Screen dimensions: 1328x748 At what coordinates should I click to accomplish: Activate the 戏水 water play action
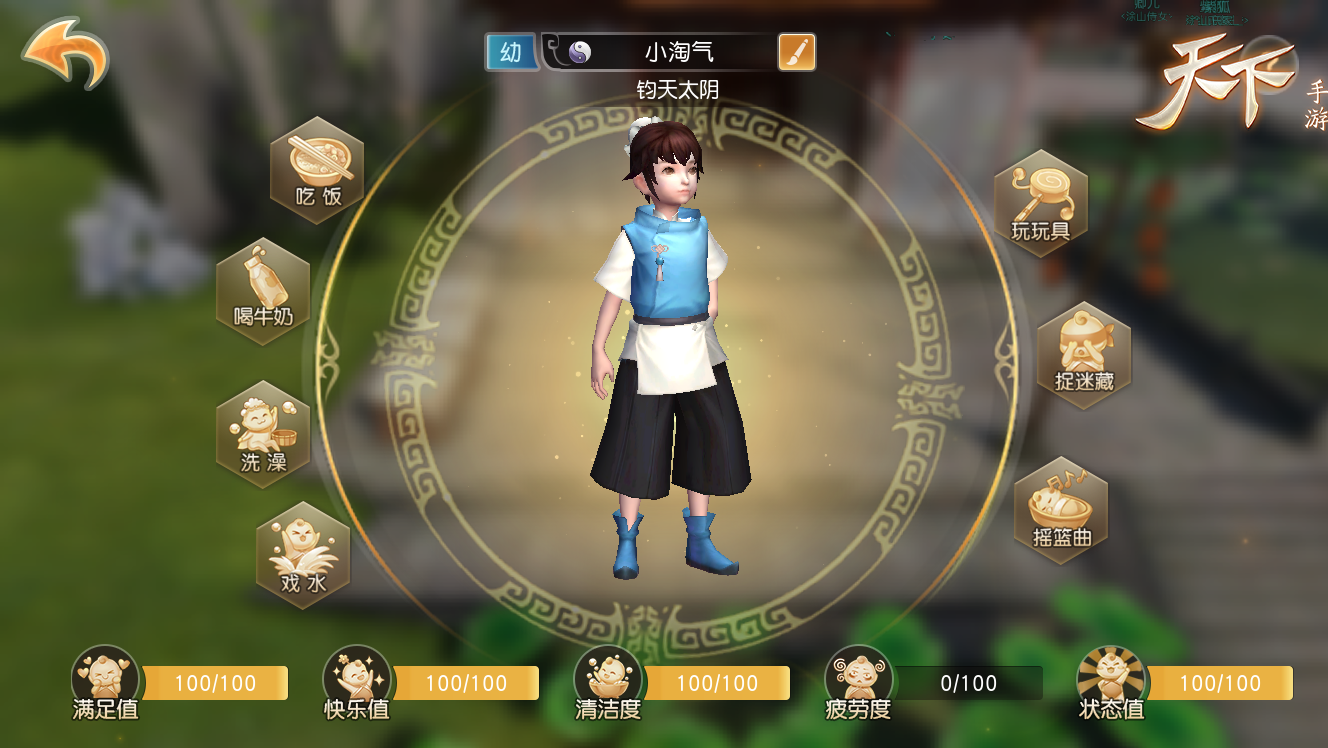[303, 555]
